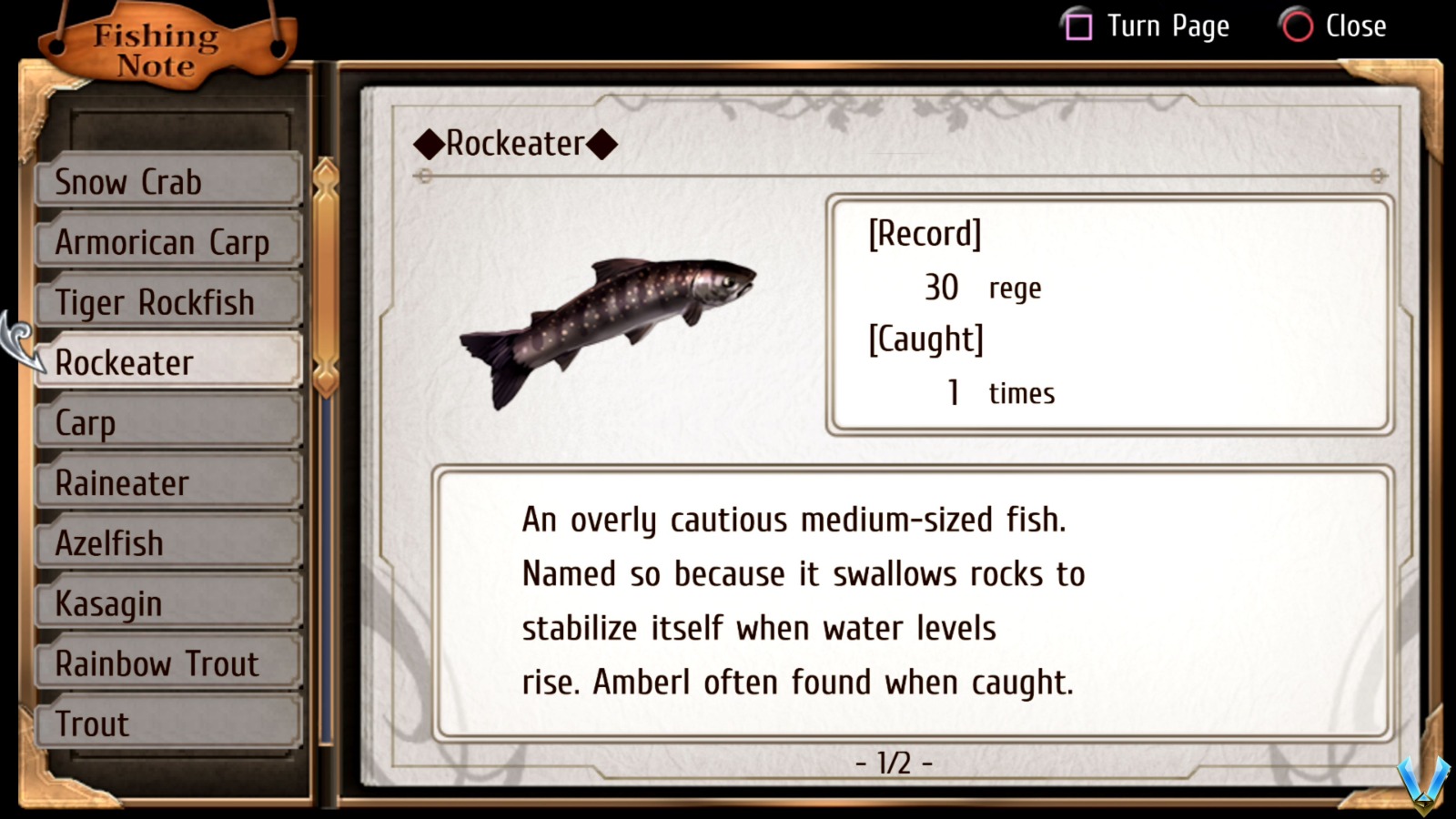Open the Carp entry
1456x819 pixels.
pyautogui.click(x=167, y=421)
